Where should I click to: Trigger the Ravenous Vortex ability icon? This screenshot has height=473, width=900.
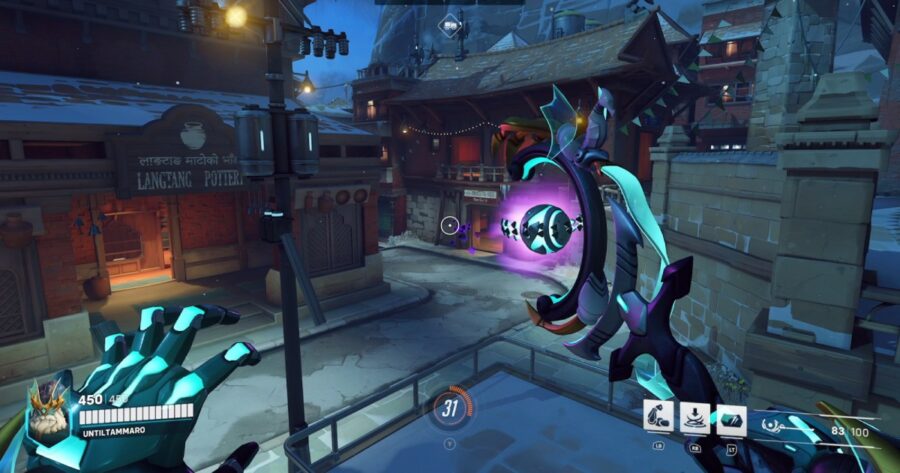[x=695, y=417]
